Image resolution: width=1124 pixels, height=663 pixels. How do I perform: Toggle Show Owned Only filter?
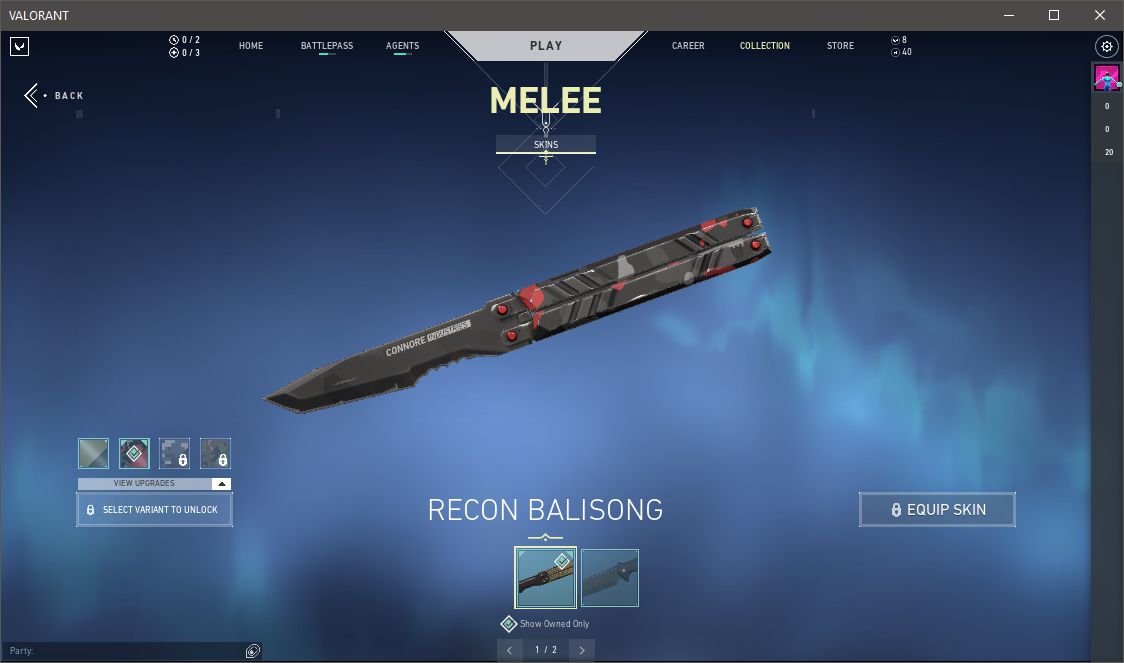click(x=509, y=624)
